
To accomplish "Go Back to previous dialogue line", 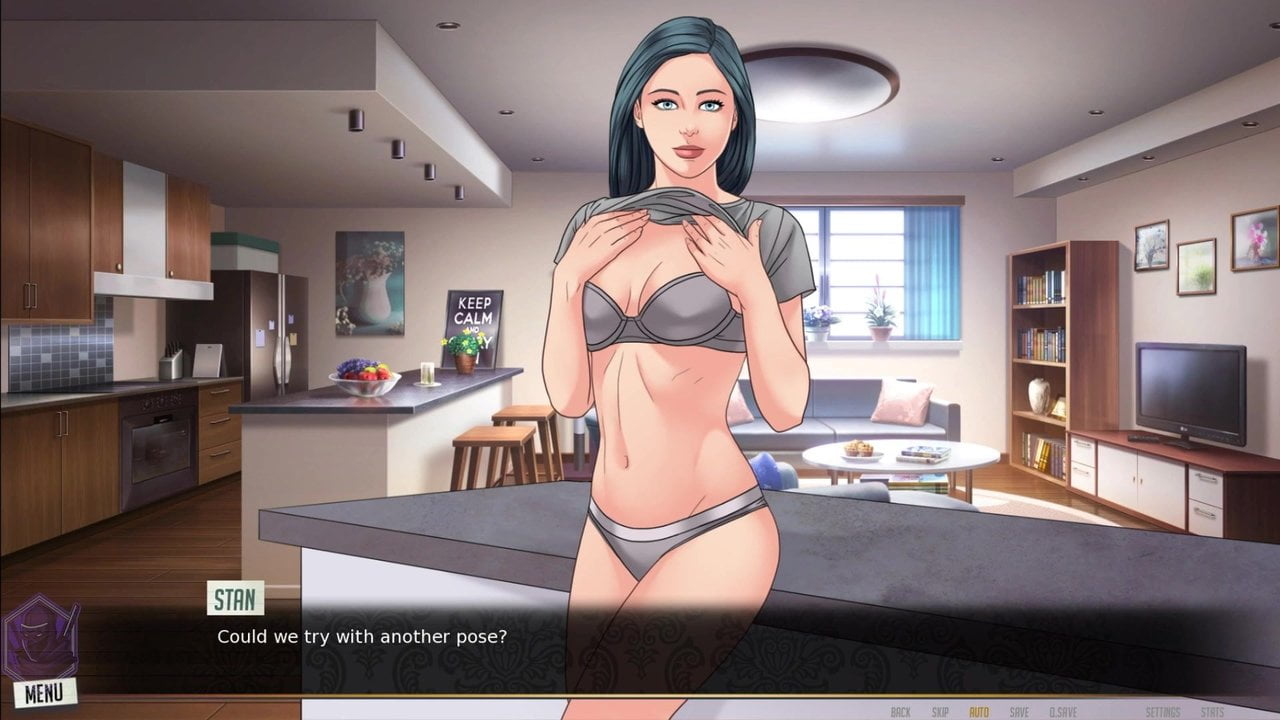I will tap(900, 712).
